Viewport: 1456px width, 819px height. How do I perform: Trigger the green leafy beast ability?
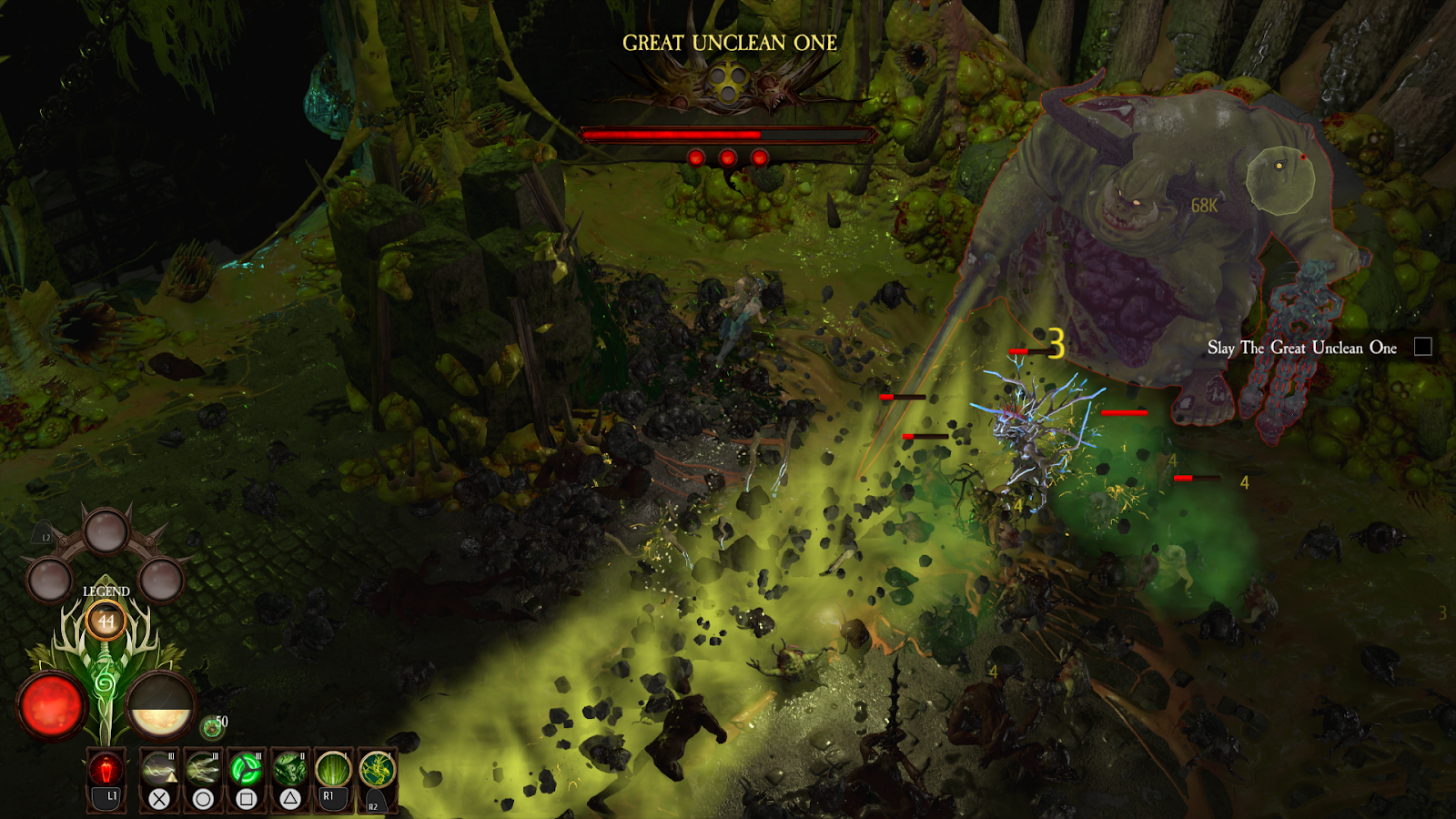pos(289,770)
